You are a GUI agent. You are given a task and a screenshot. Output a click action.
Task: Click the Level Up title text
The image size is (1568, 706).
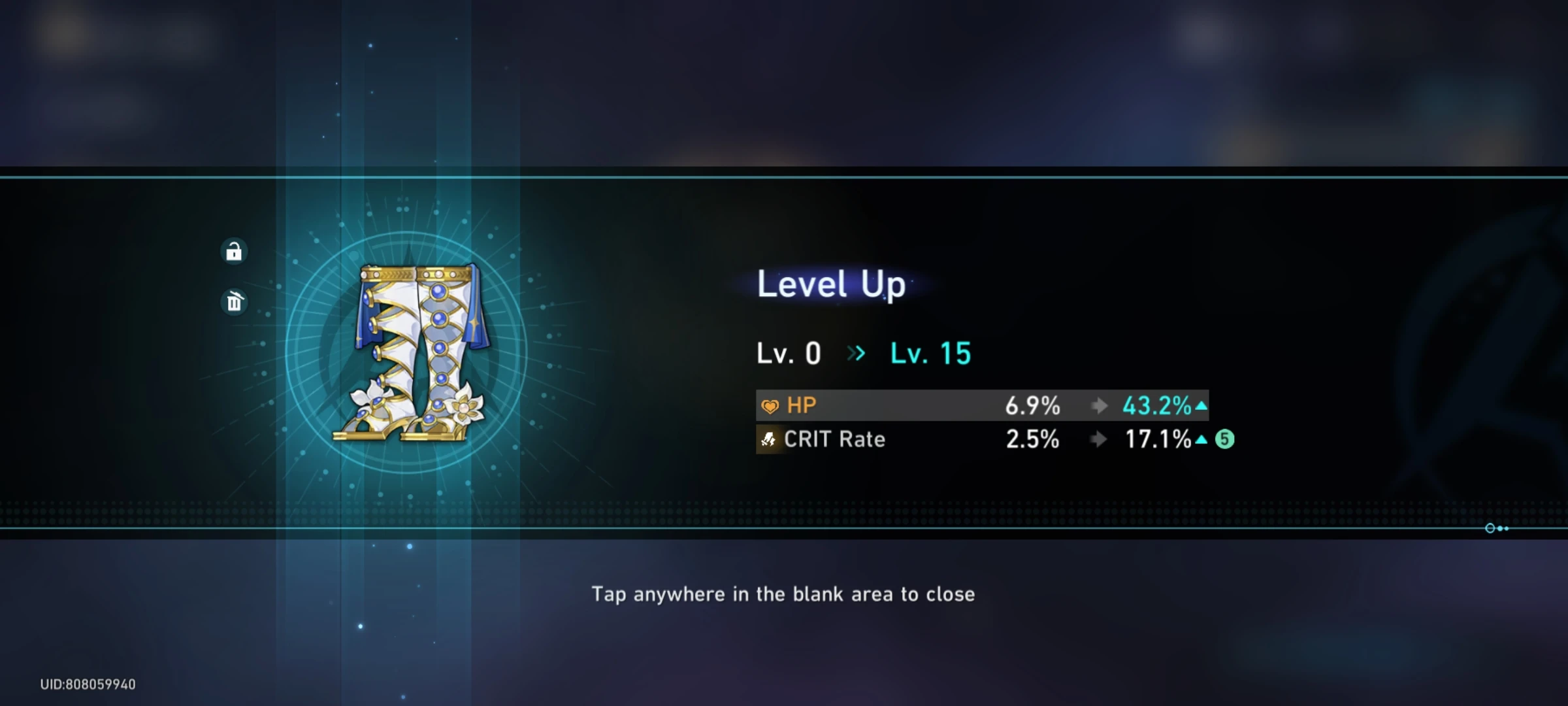coord(830,284)
